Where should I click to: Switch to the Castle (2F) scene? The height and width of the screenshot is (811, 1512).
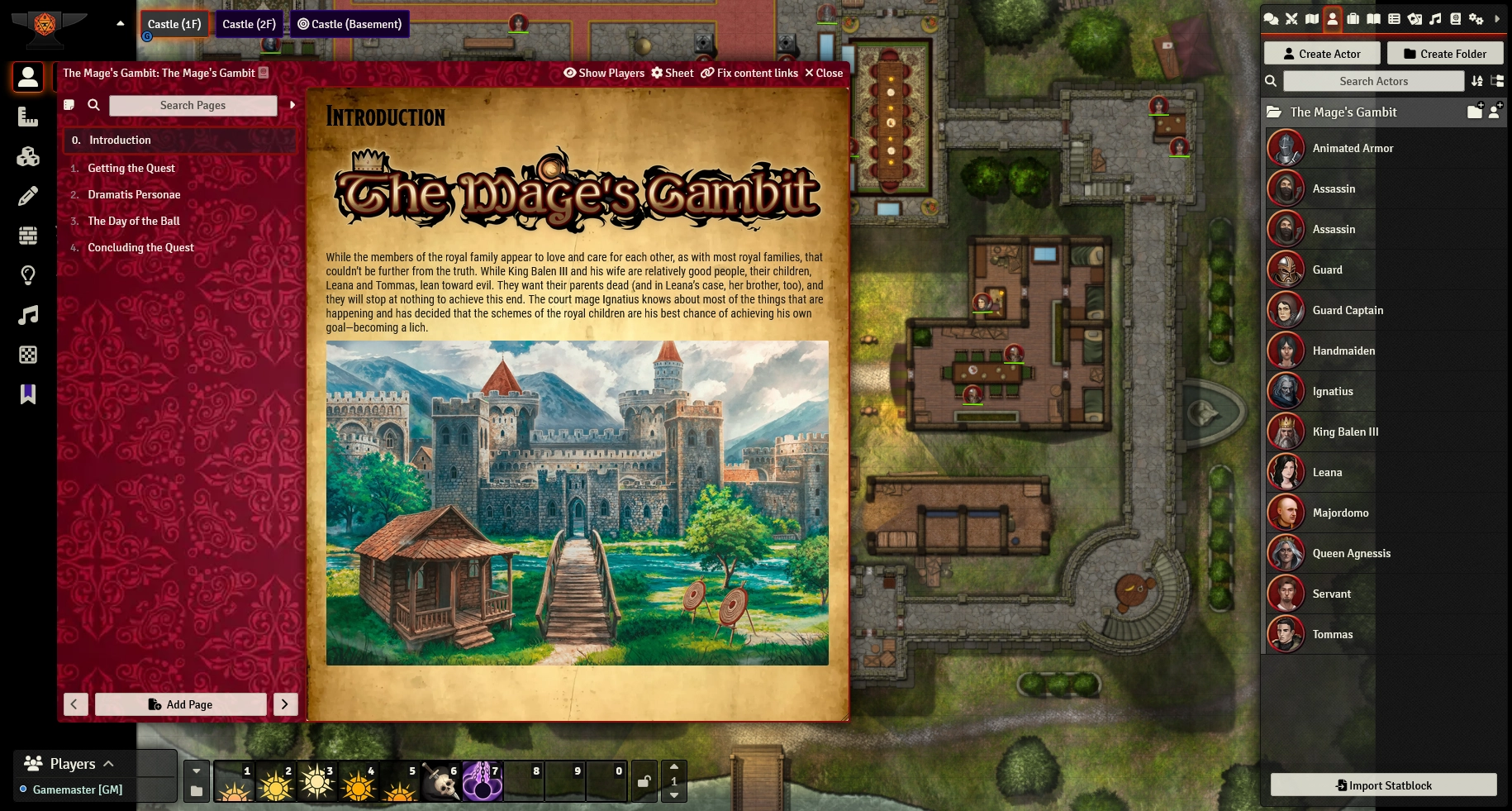point(249,24)
